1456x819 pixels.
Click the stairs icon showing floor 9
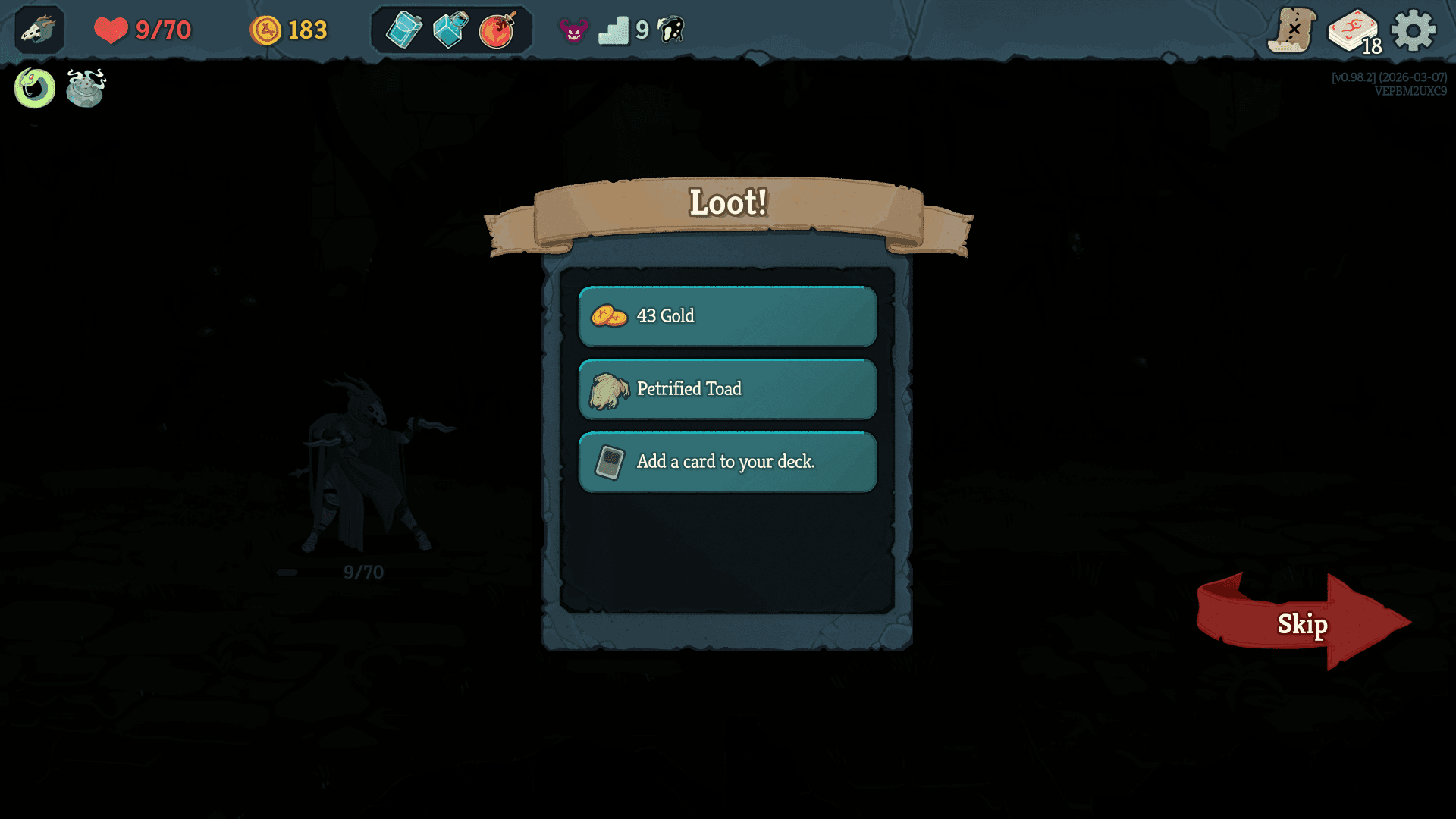pos(616,30)
